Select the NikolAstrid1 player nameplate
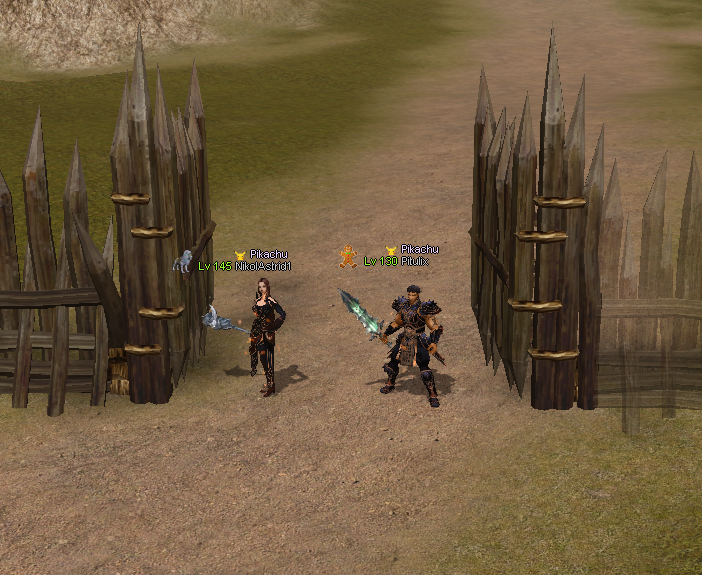Screen dimensions: 702x575 point(262,266)
